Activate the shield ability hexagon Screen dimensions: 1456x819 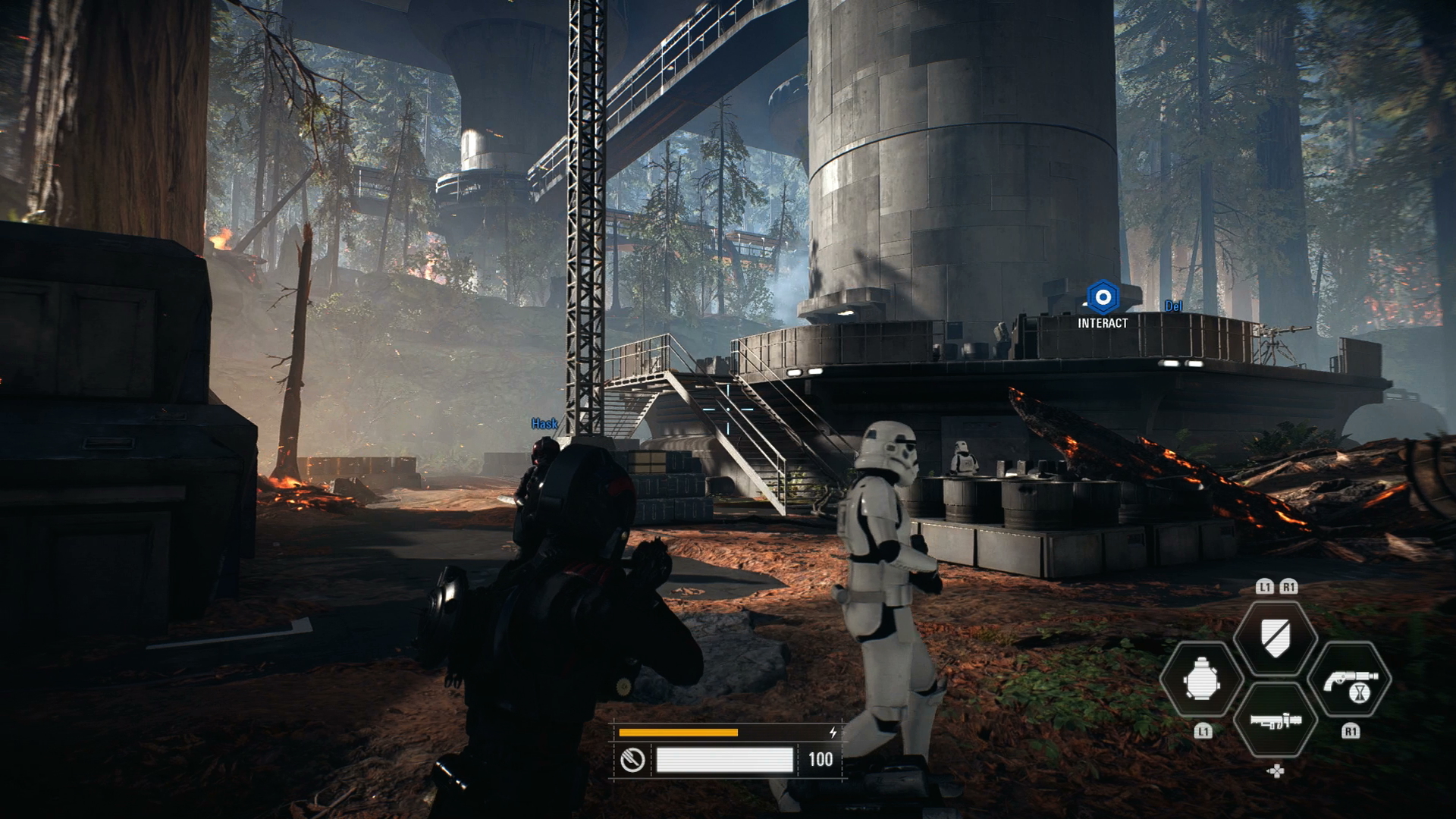[1275, 635]
